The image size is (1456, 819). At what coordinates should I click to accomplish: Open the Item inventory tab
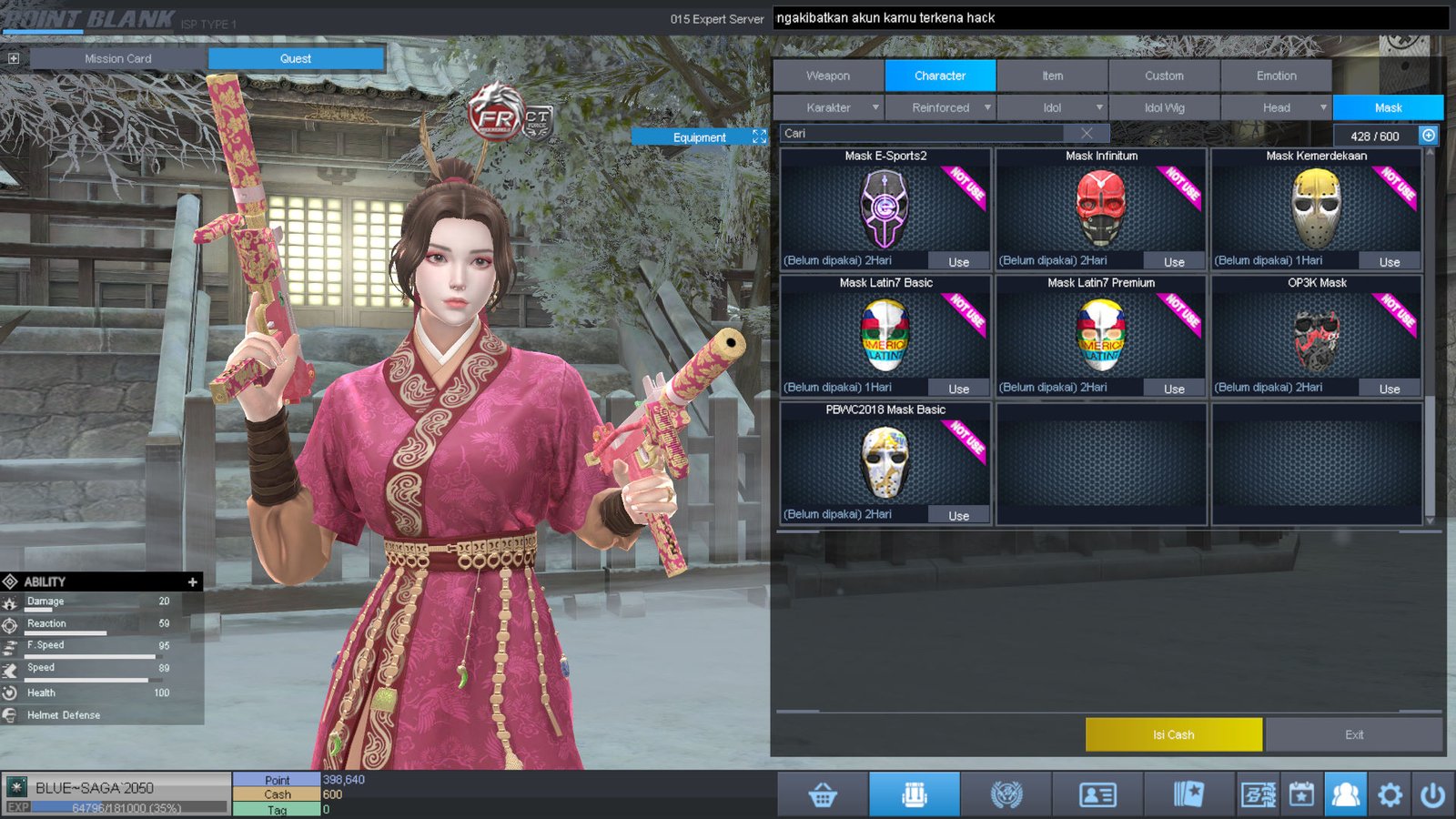click(1052, 76)
